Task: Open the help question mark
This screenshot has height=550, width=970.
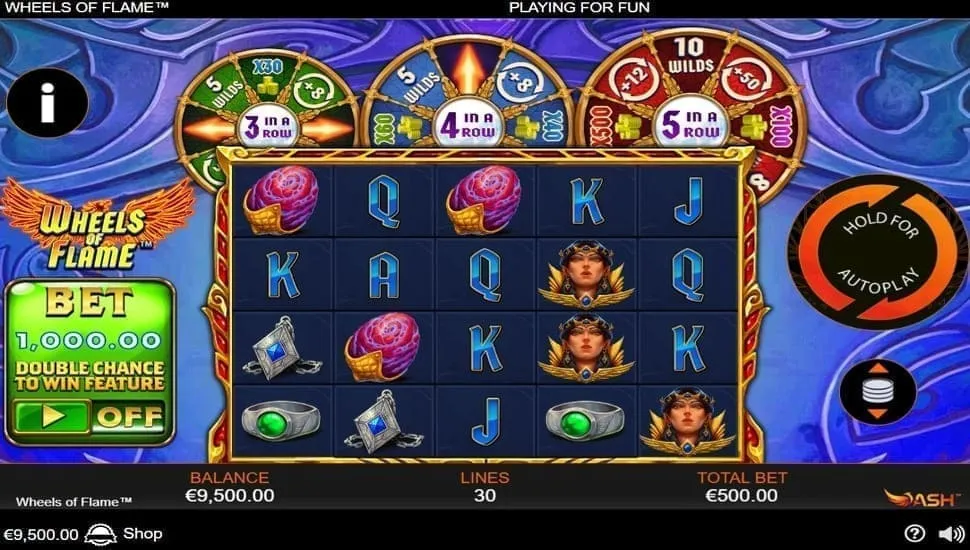Action: click(914, 534)
